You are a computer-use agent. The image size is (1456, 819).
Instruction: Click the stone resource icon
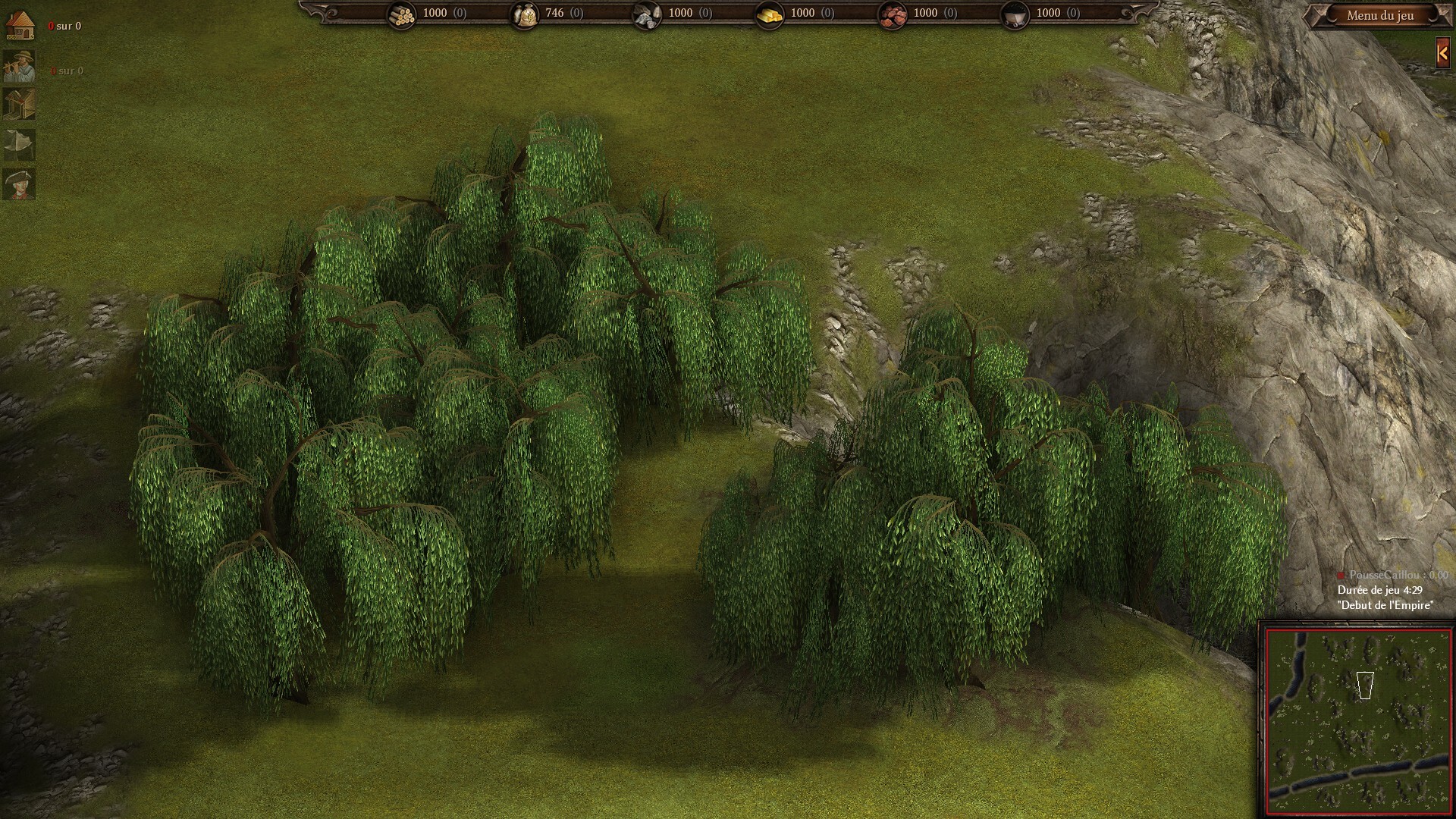click(646, 14)
